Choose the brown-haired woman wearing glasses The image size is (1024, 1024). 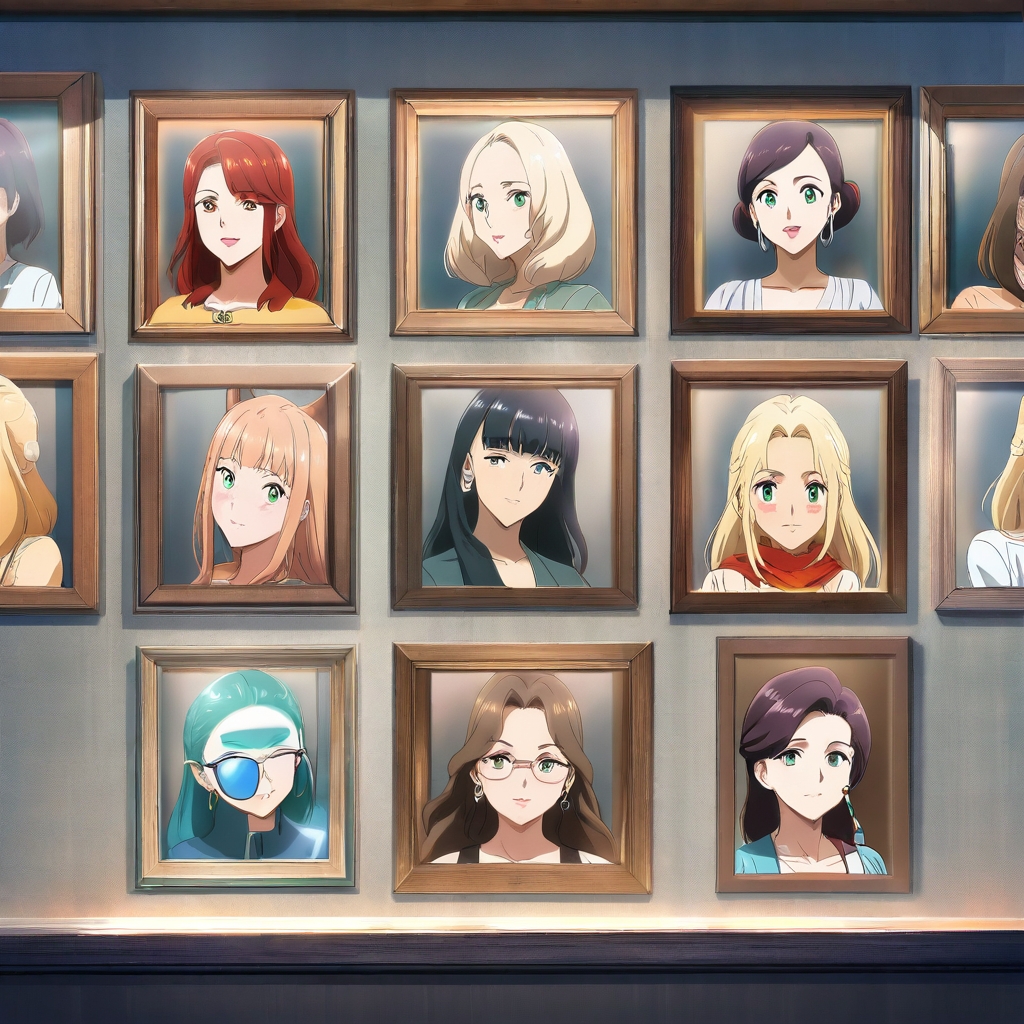tap(522, 767)
